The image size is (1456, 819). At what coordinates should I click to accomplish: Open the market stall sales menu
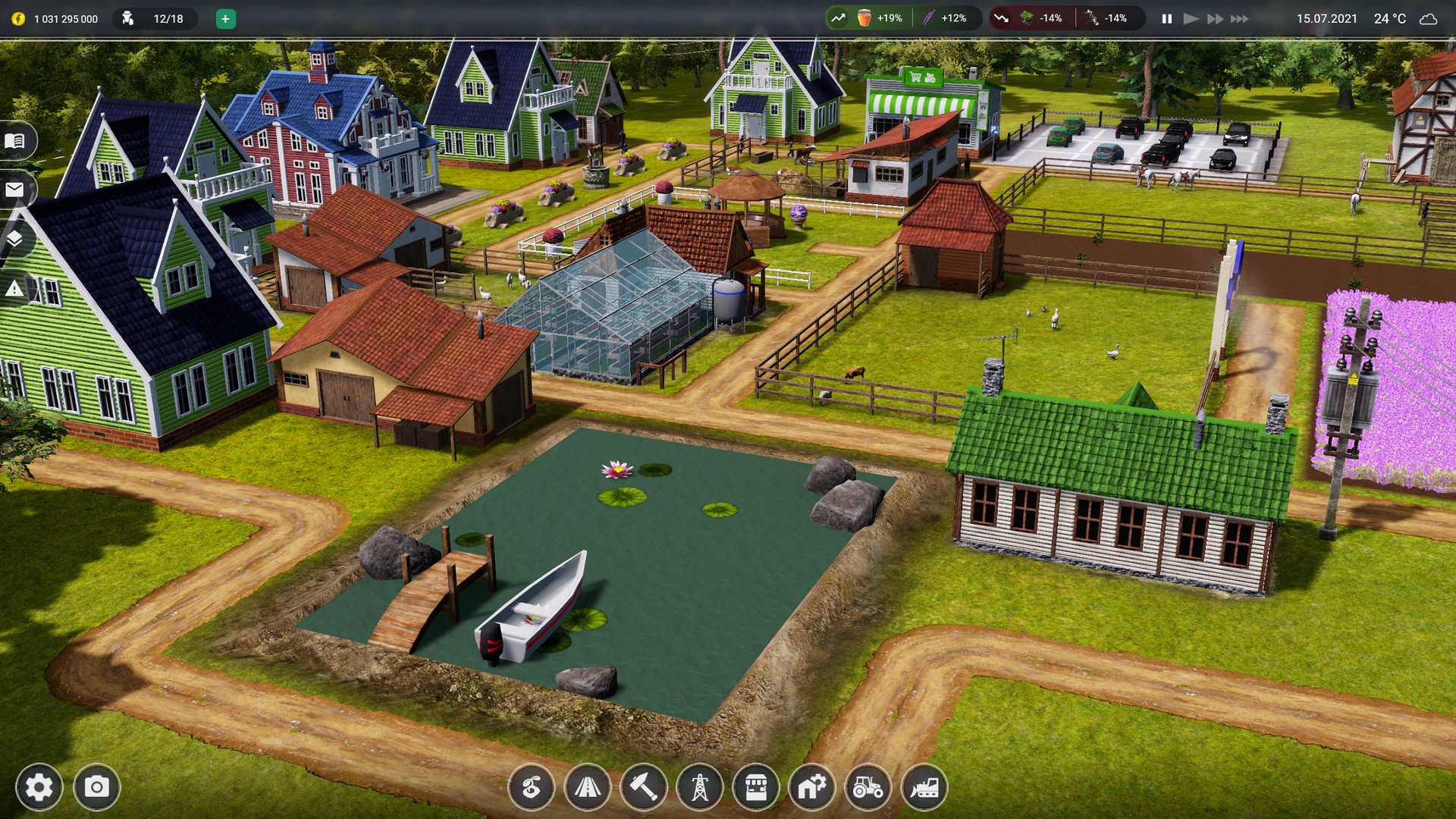[x=755, y=787]
